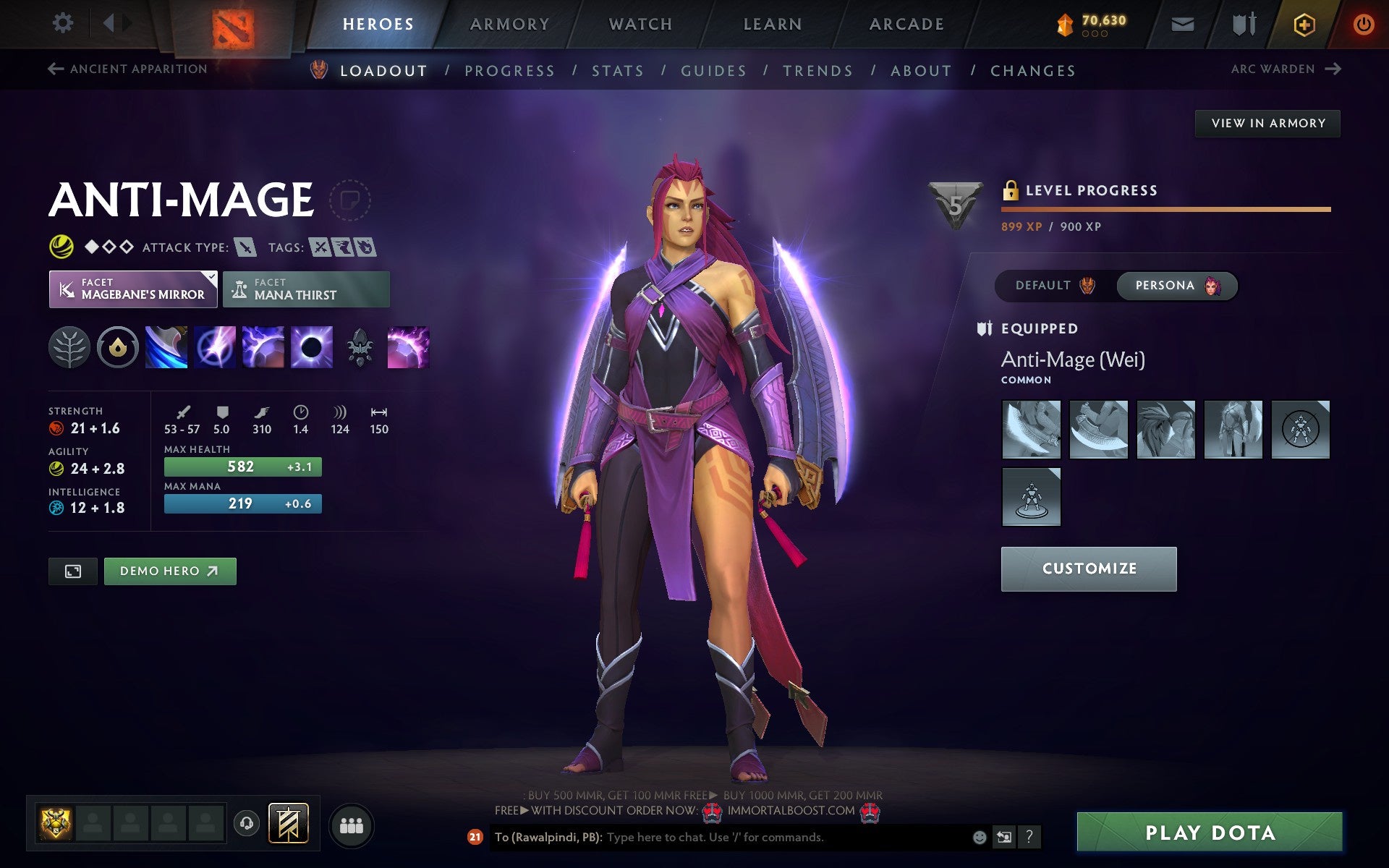
Task: Open the mail notifications icon
Action: click(x=1181, y=23)
